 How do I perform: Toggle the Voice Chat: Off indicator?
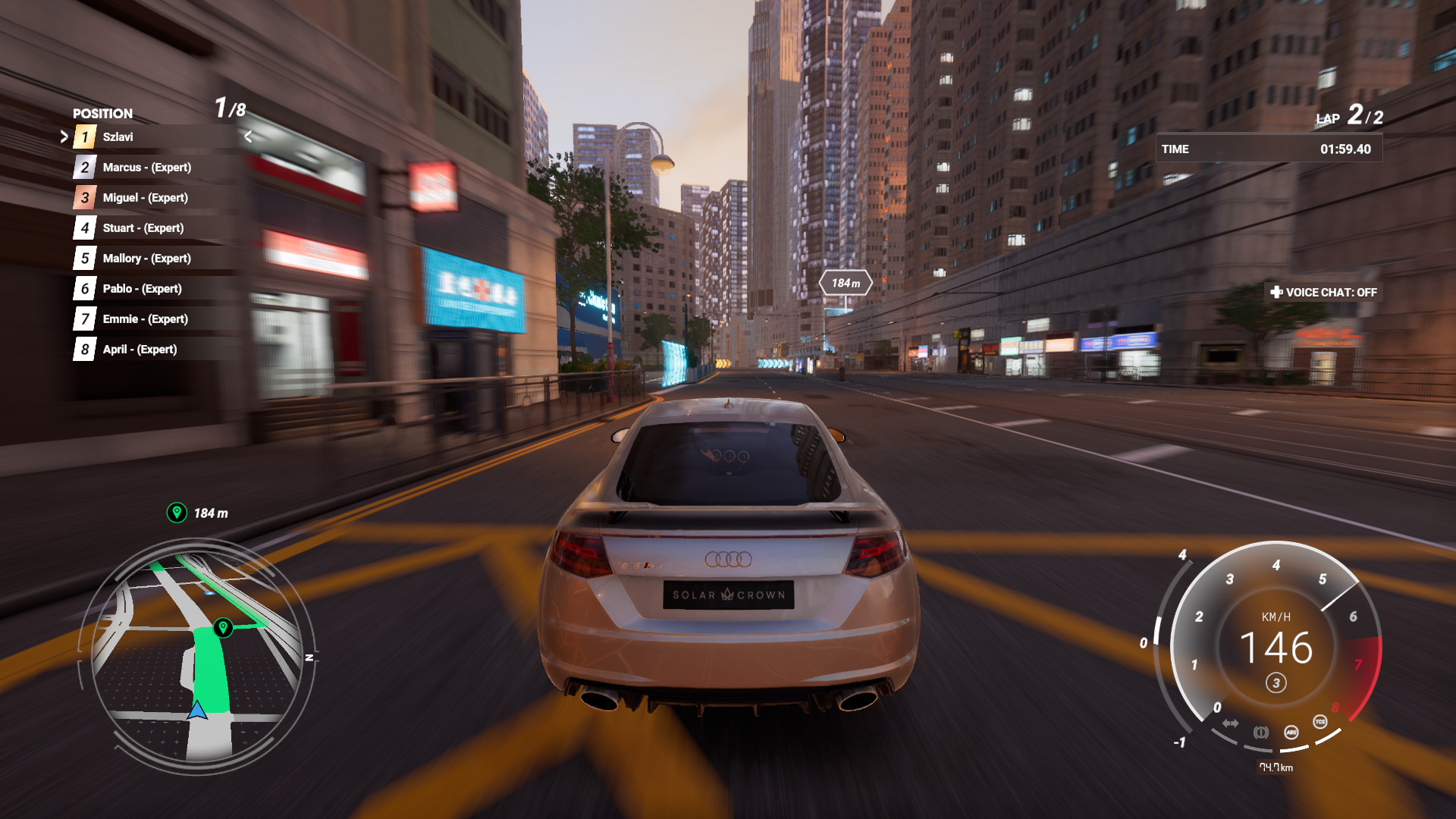point(1323,293)
